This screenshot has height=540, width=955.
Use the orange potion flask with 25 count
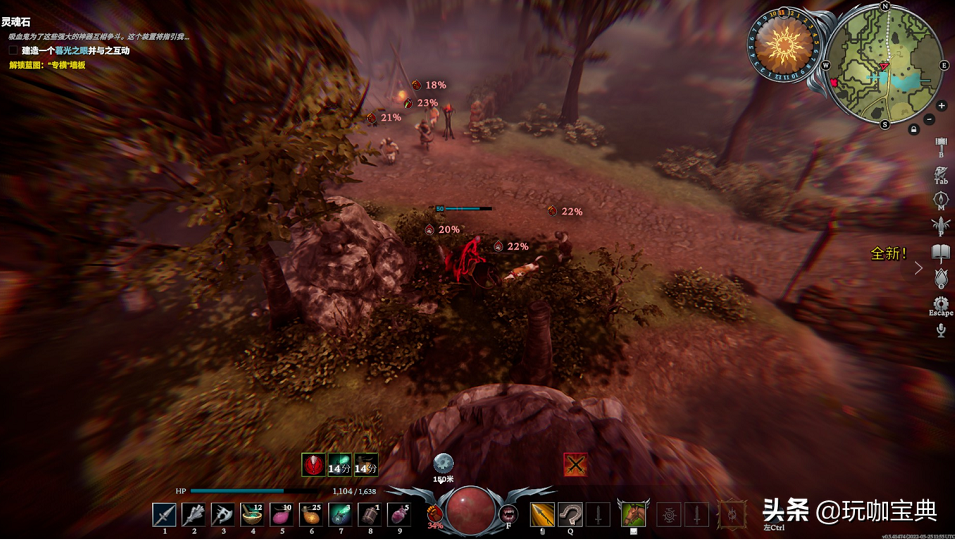[x=311, y=514]
